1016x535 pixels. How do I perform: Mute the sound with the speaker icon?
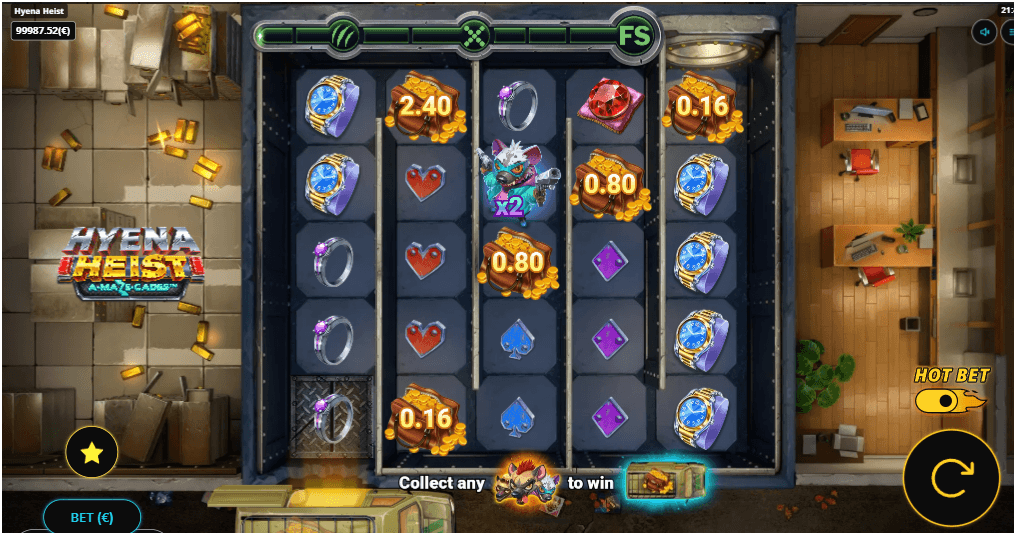click(x=985, y=32)
